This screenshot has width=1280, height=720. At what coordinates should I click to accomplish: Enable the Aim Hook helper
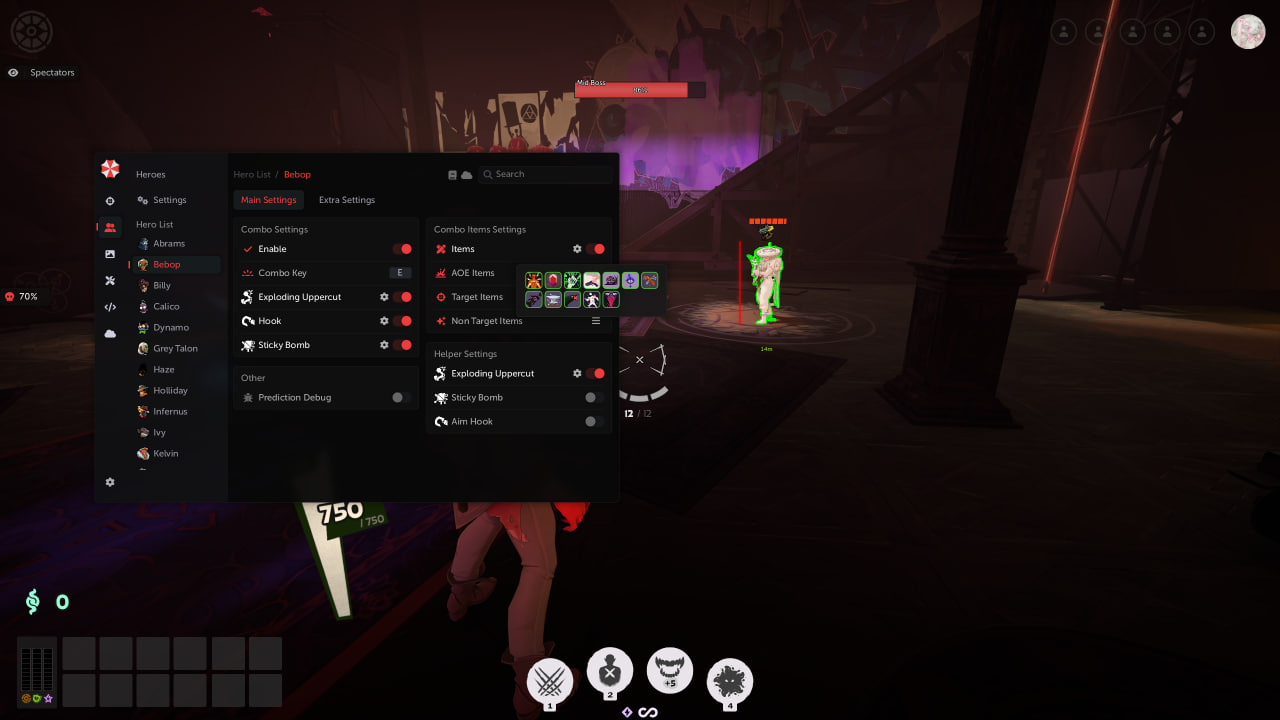594,421
